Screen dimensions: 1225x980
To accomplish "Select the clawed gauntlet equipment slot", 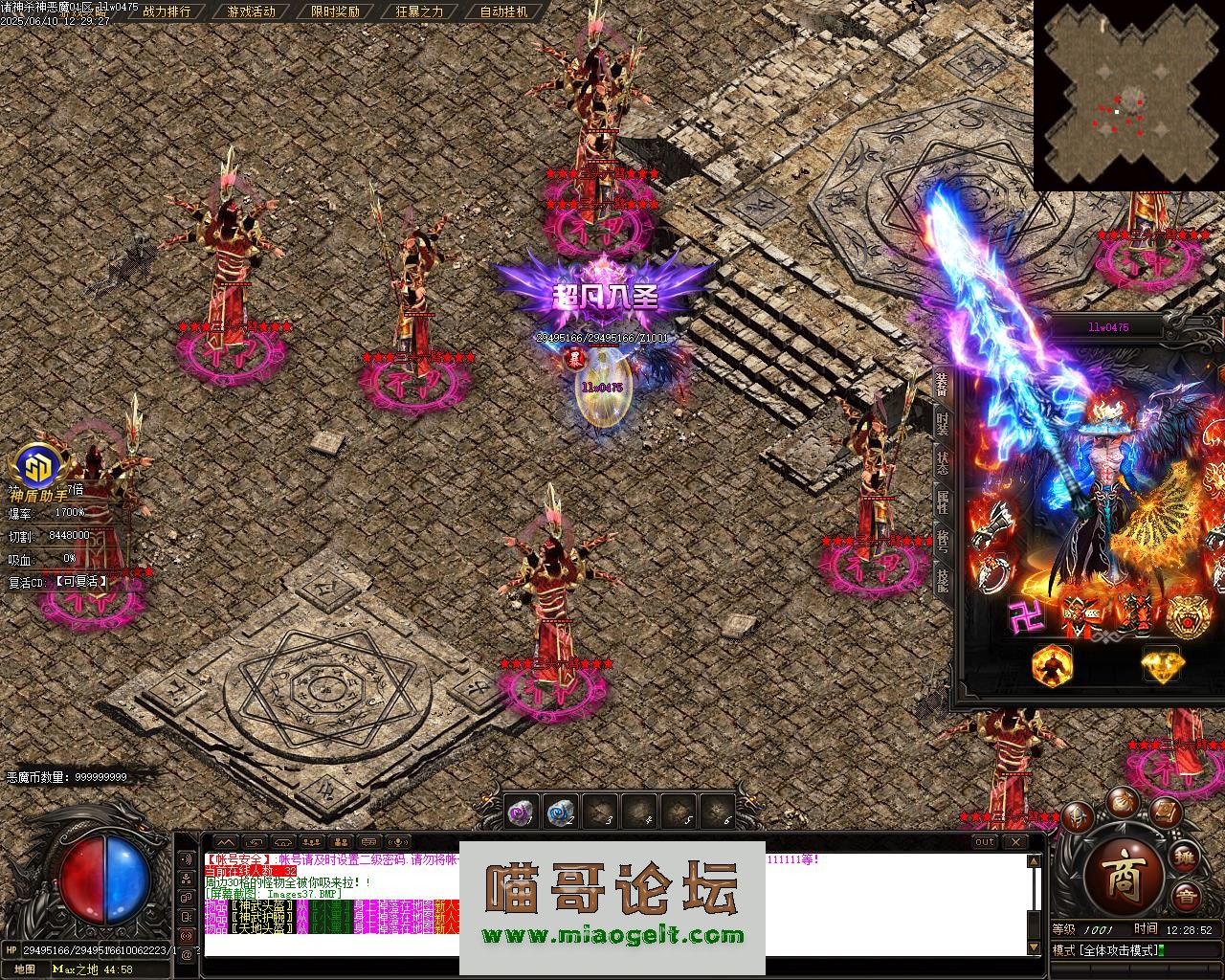I will (x=992, y=522).
